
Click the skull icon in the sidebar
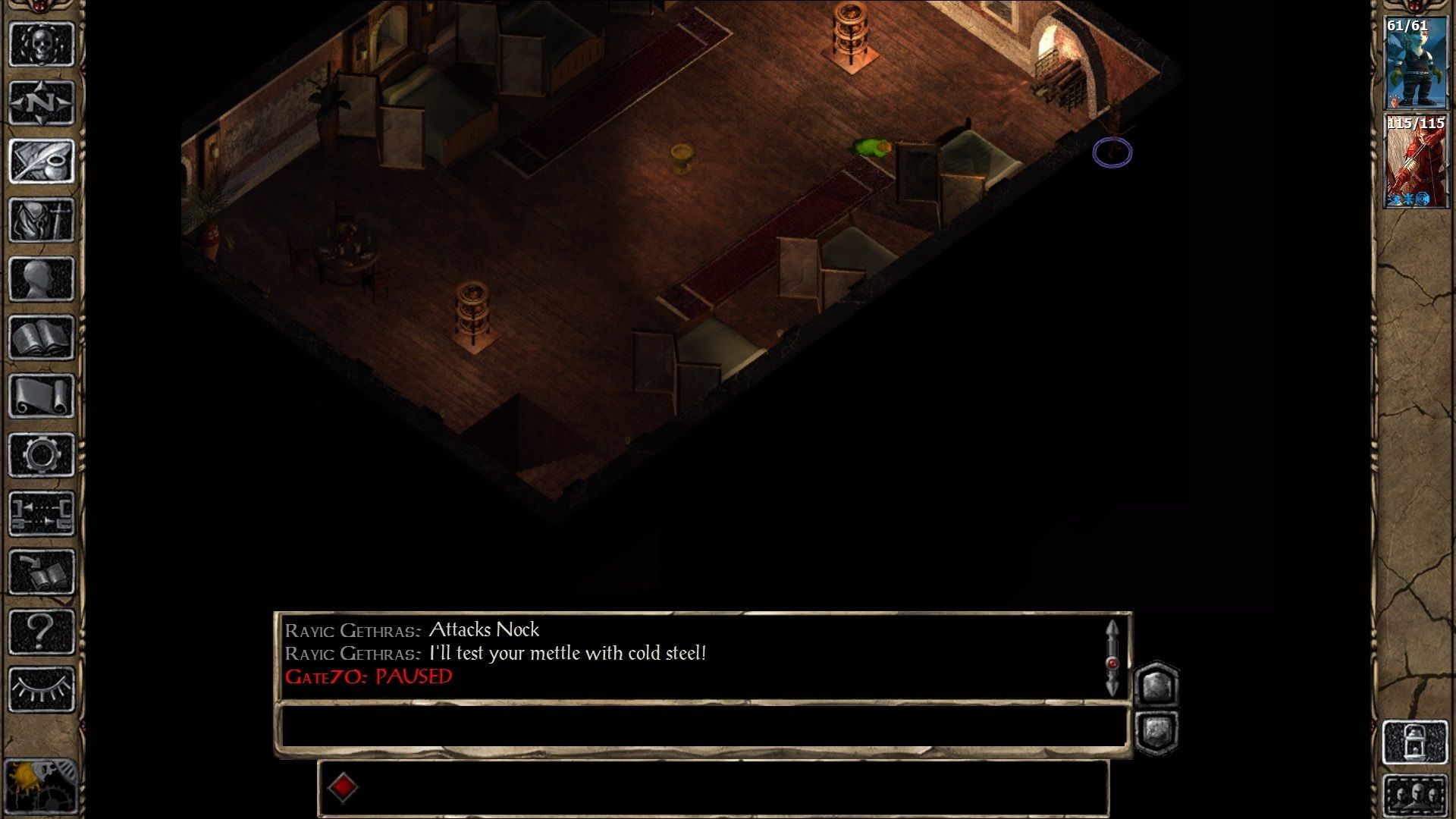coord(42,44)
